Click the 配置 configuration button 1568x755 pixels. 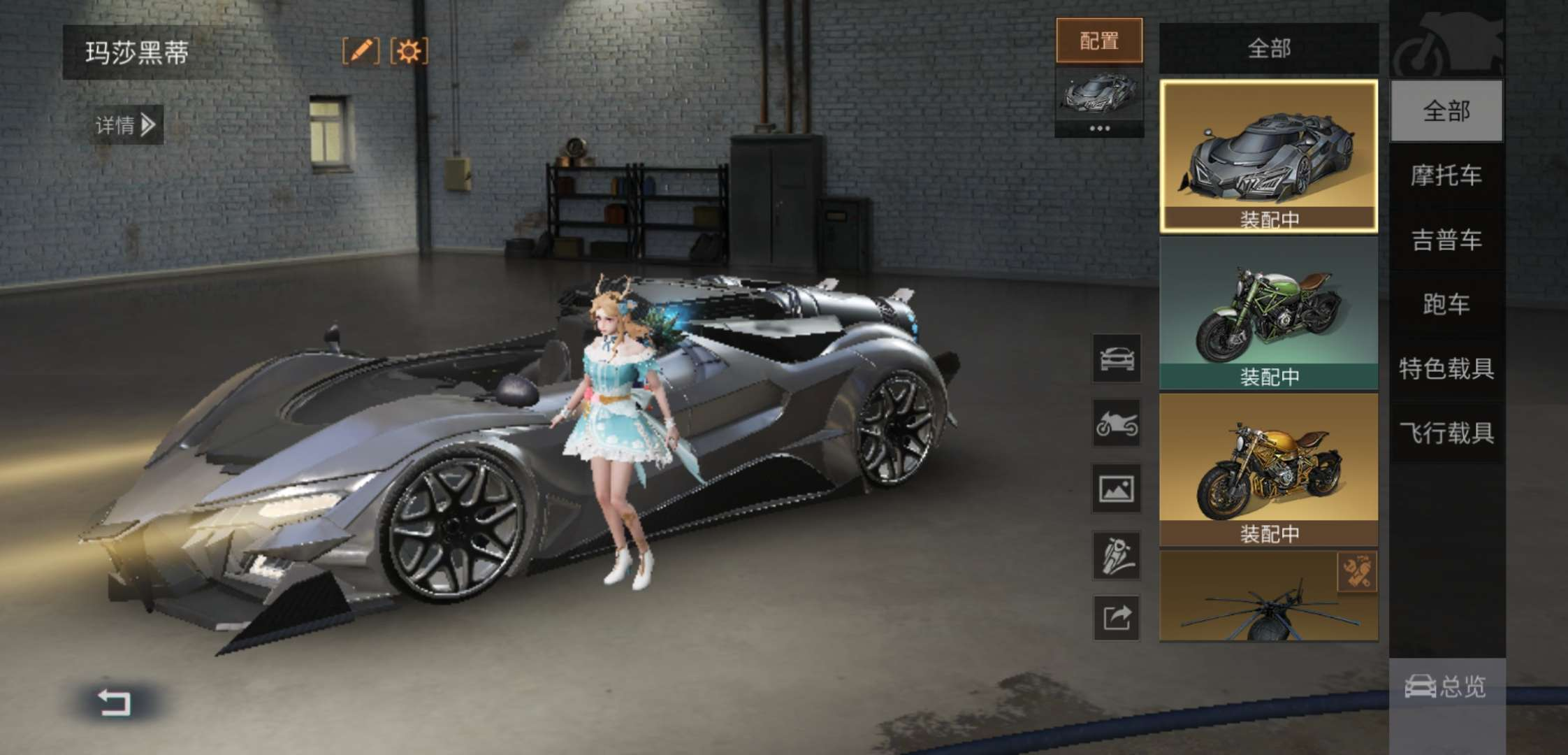(x=1099, y=41)
